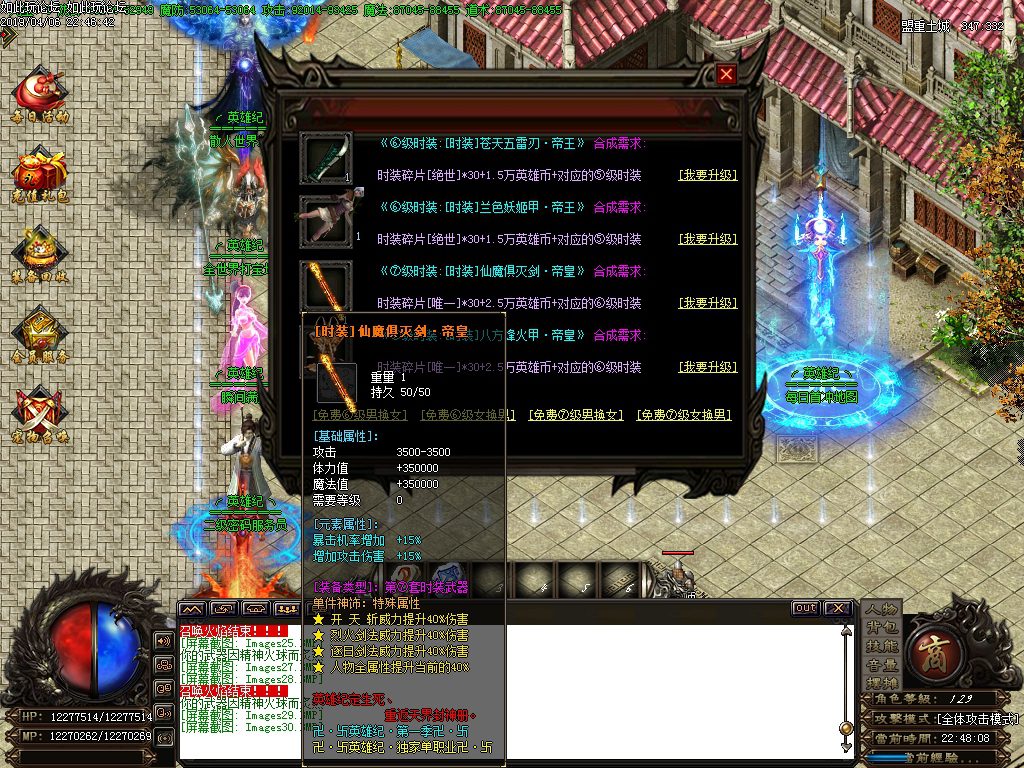Open the 充值礼包 recharge gift pack

[x=40, y=173]
